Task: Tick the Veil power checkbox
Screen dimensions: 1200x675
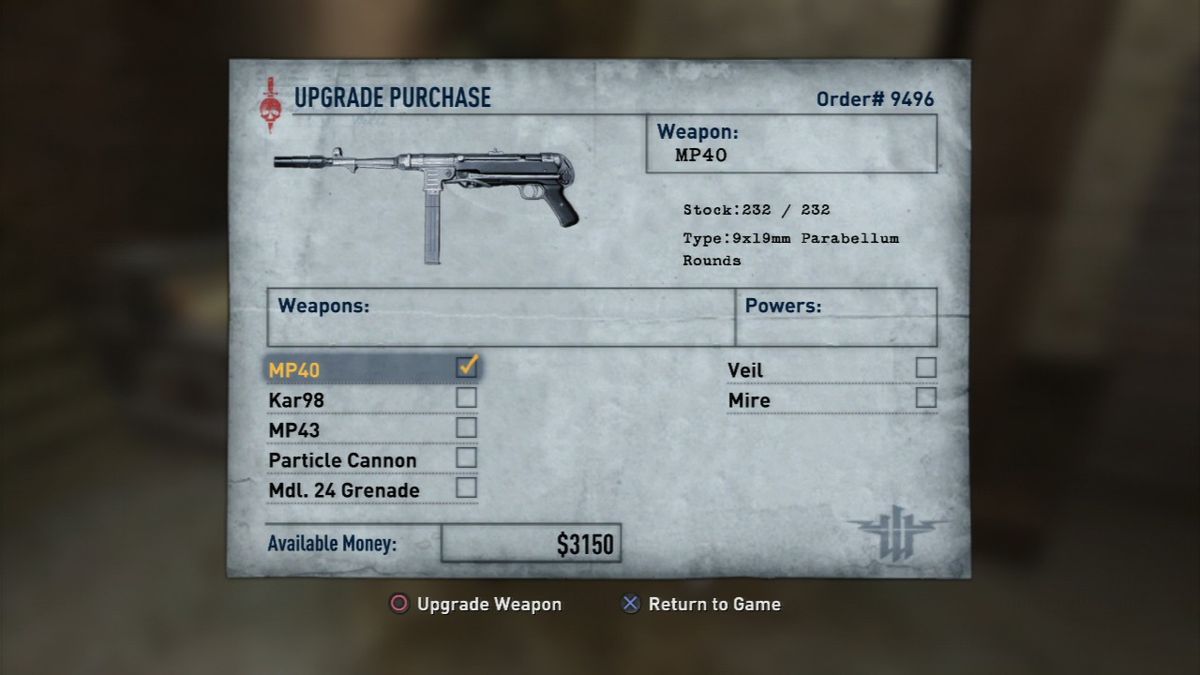Action: click(926, 368)
